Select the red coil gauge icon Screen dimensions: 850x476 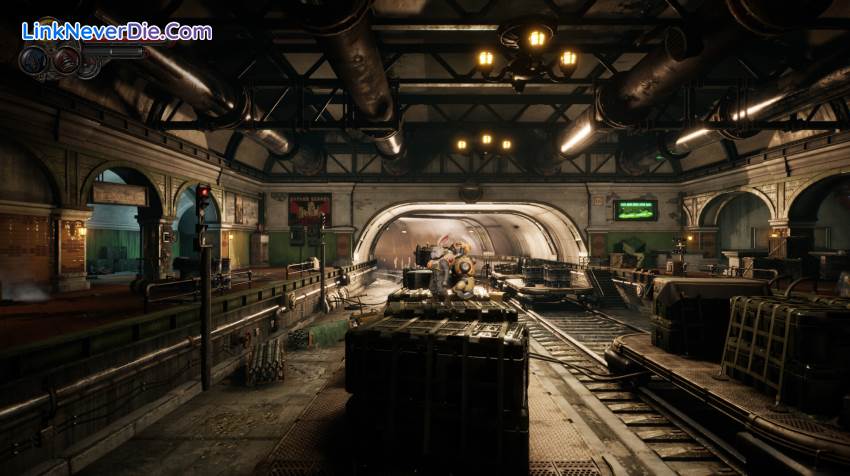[66, 60]
